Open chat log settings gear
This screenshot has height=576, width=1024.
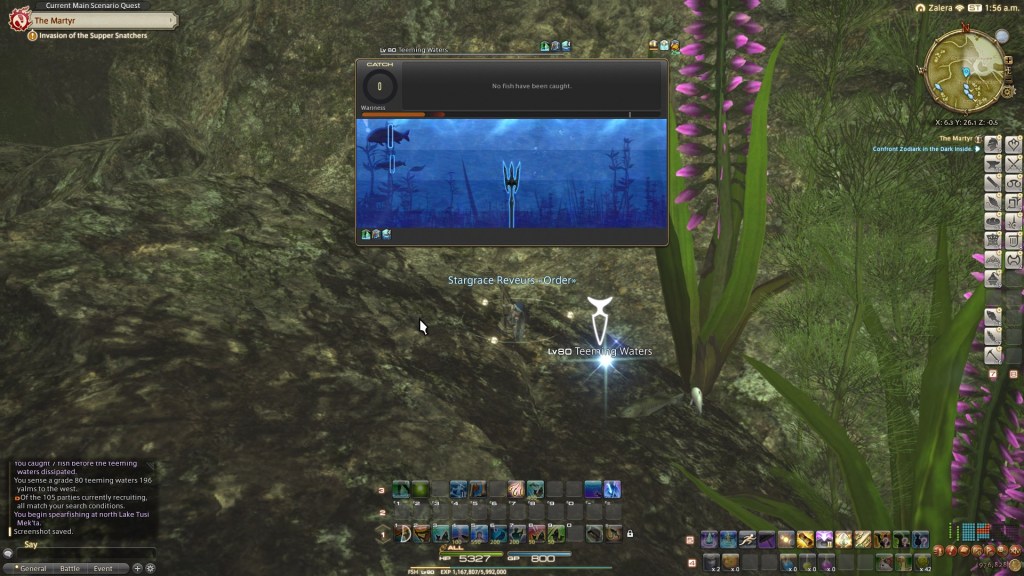point(150,568)
